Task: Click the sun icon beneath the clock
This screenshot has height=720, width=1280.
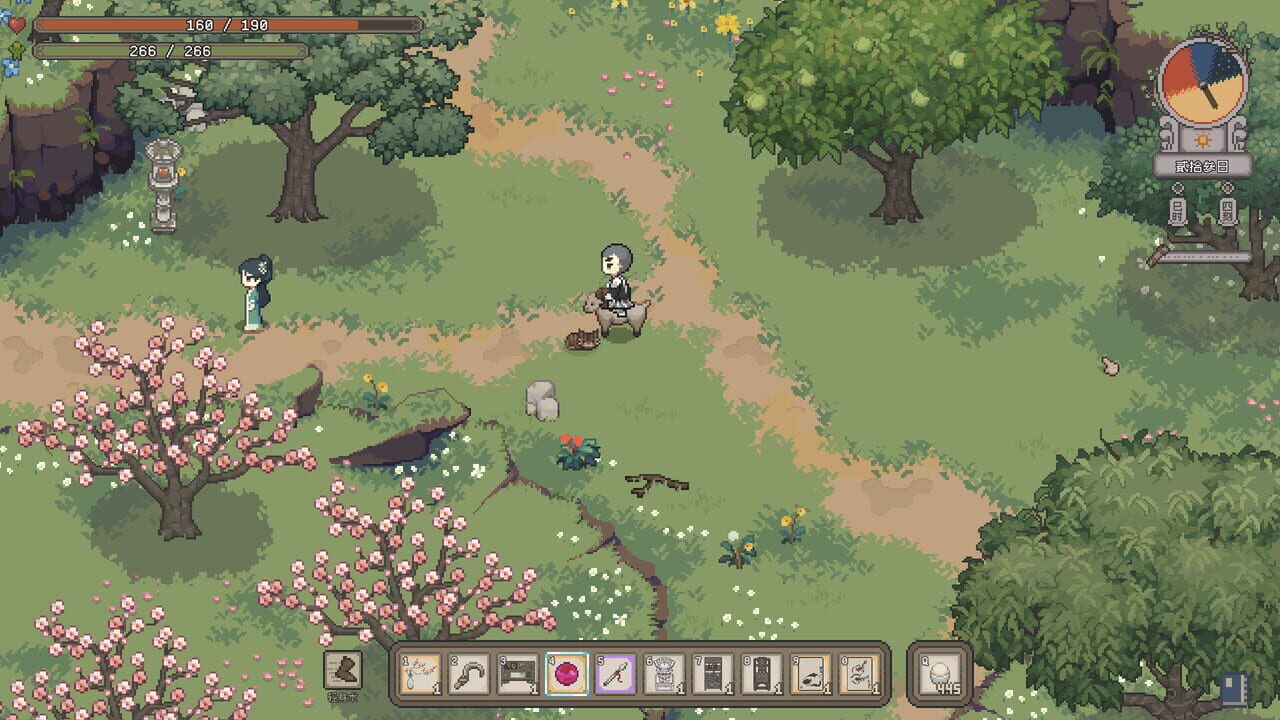Action: 1202,141
